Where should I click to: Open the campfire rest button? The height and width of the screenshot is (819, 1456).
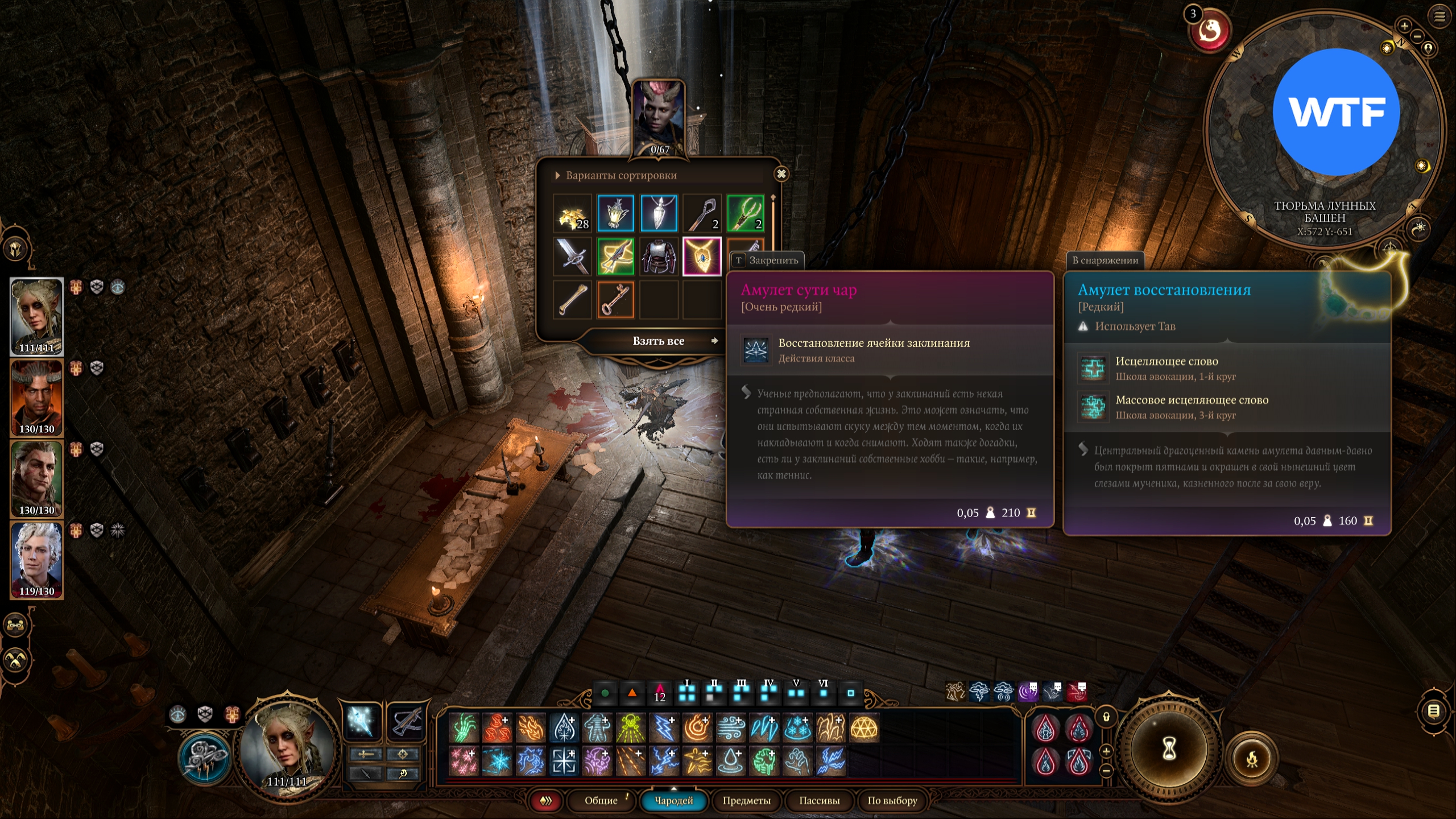click(x=1252, y=759)
